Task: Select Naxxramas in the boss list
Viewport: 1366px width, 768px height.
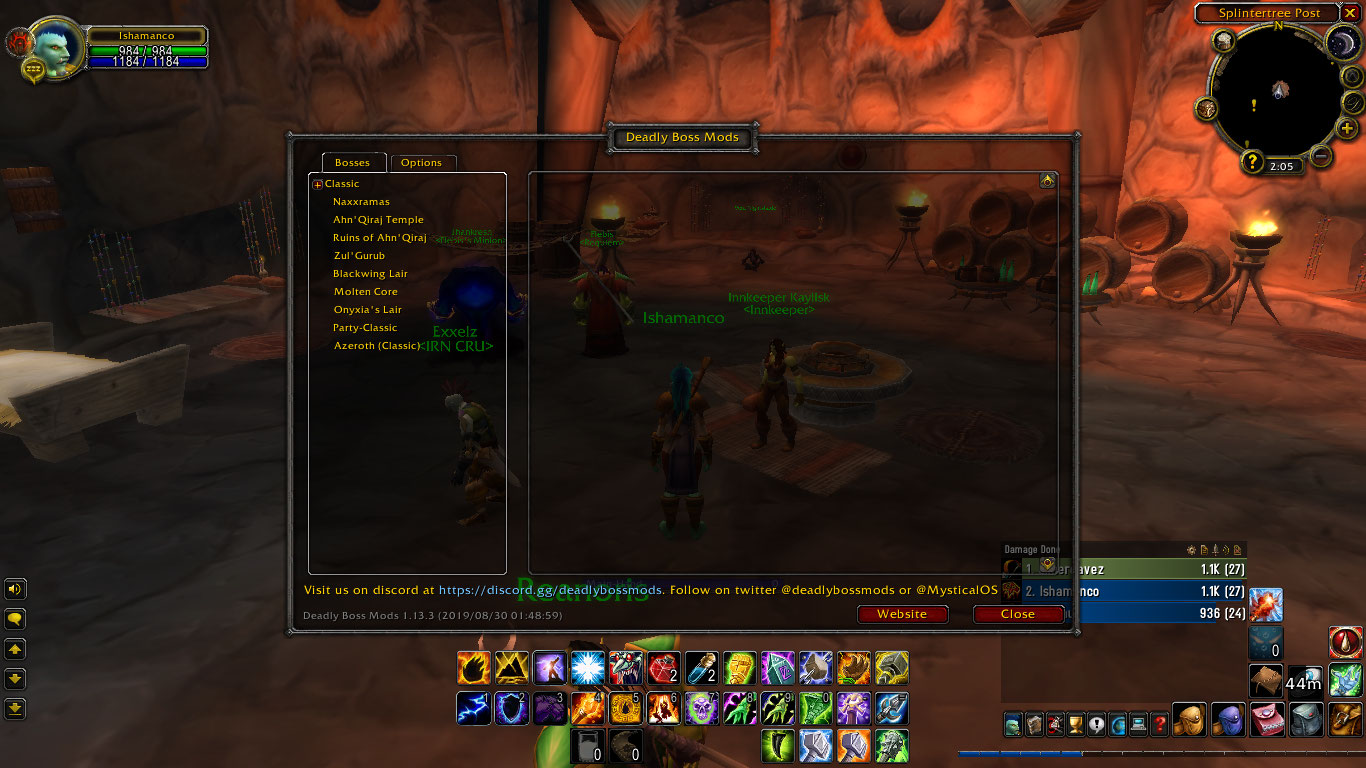Action: click(361, 202)
